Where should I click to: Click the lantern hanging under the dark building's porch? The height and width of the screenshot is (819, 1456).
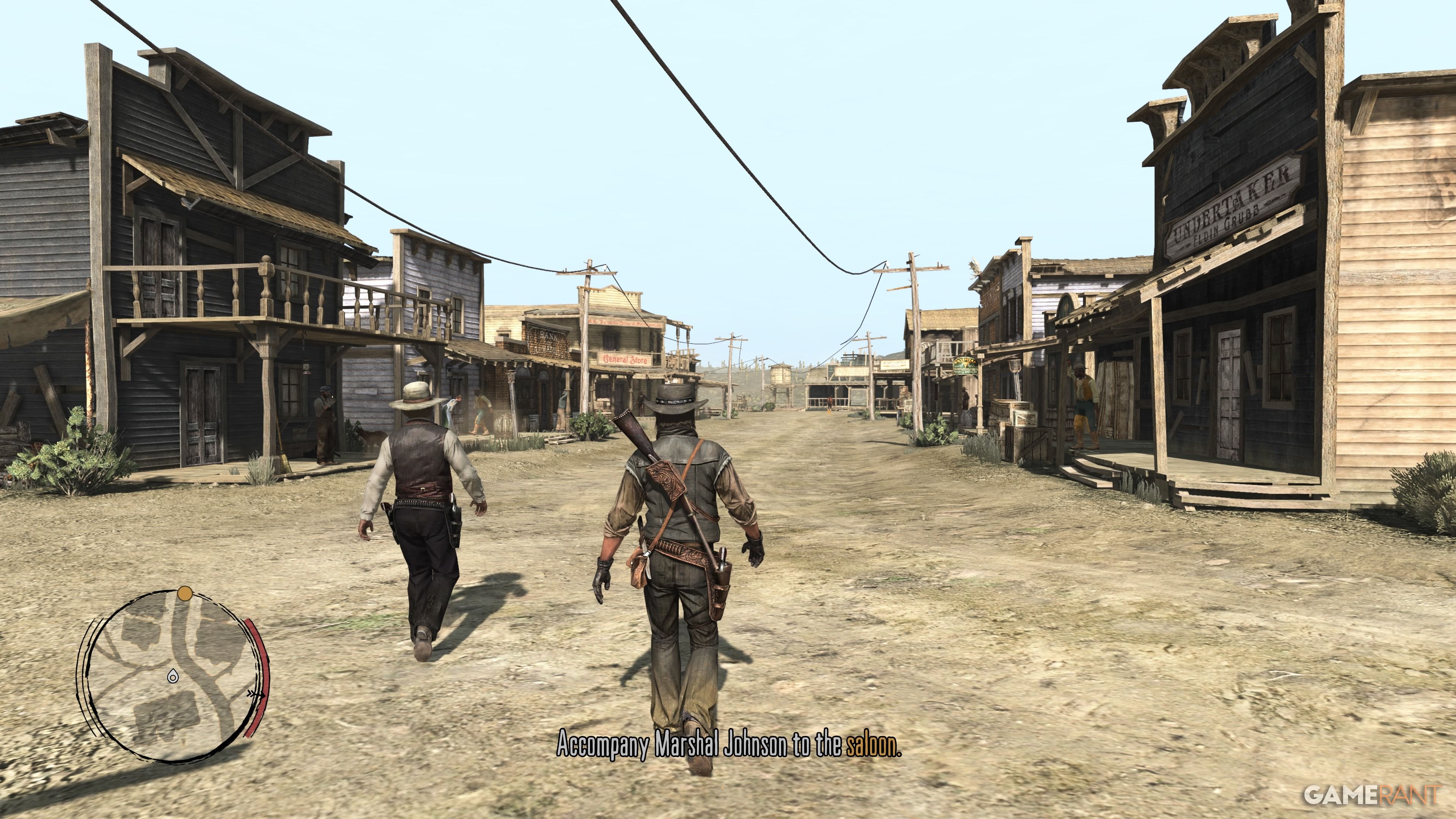[307, 367]
